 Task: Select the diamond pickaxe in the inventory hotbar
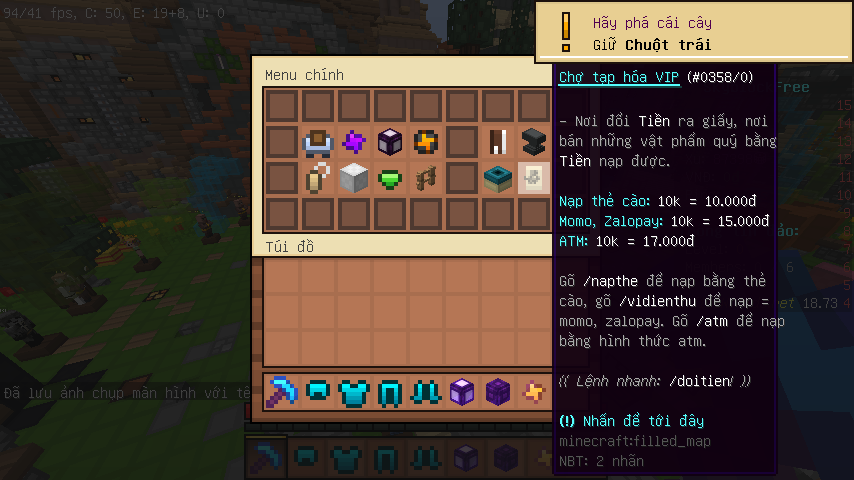282,391
